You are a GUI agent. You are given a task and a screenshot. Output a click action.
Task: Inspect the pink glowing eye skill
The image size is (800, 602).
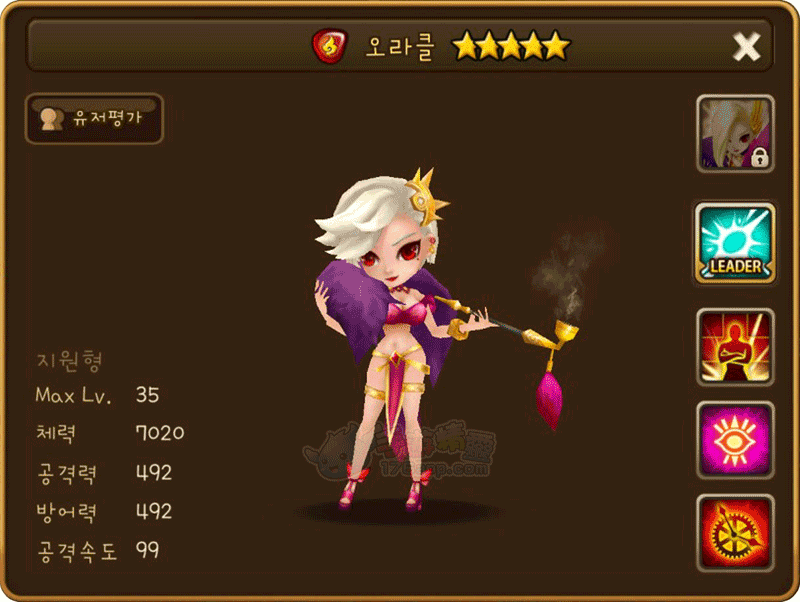click(x=735, y=440)
